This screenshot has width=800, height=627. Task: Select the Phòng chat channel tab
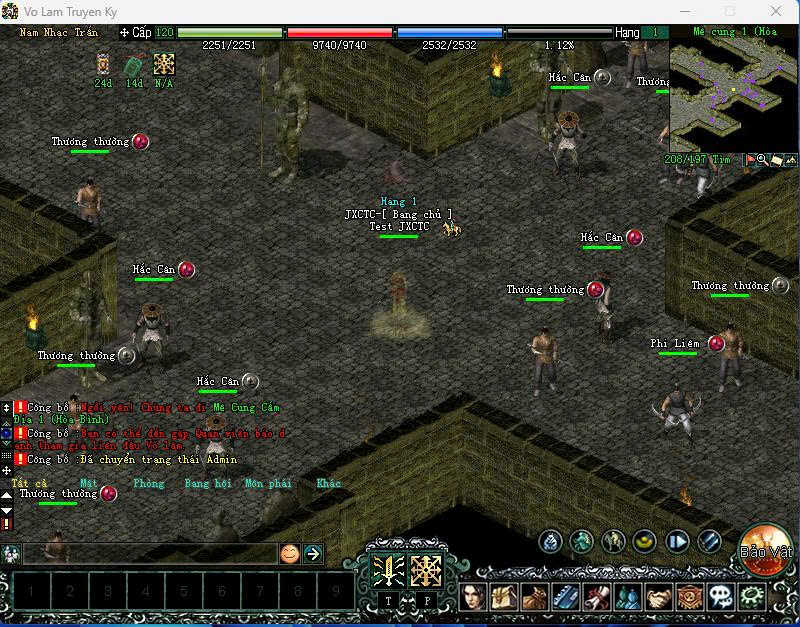click(x=148, y=483)
